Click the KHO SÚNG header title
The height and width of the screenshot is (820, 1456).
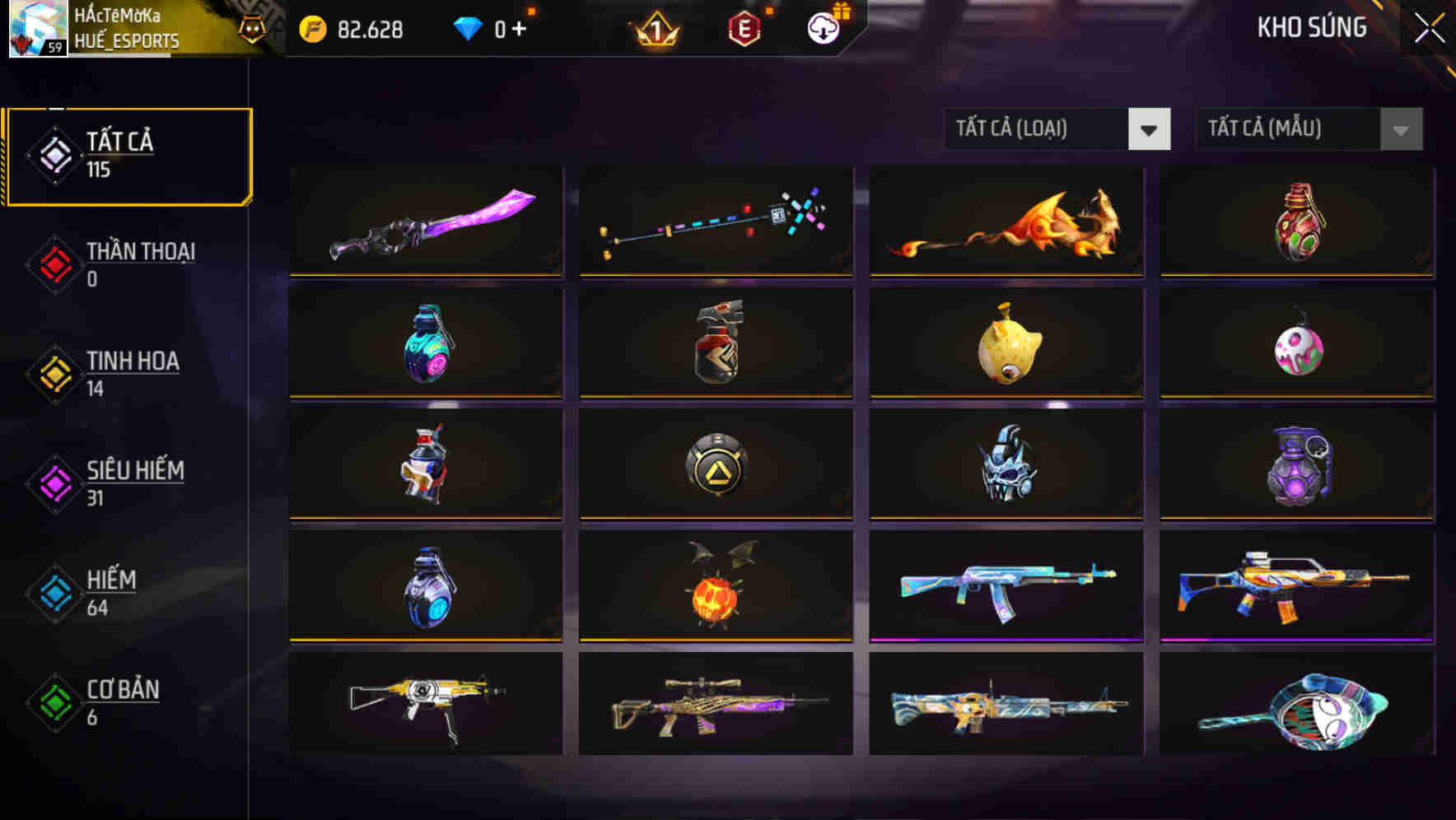click(1311, 27)
